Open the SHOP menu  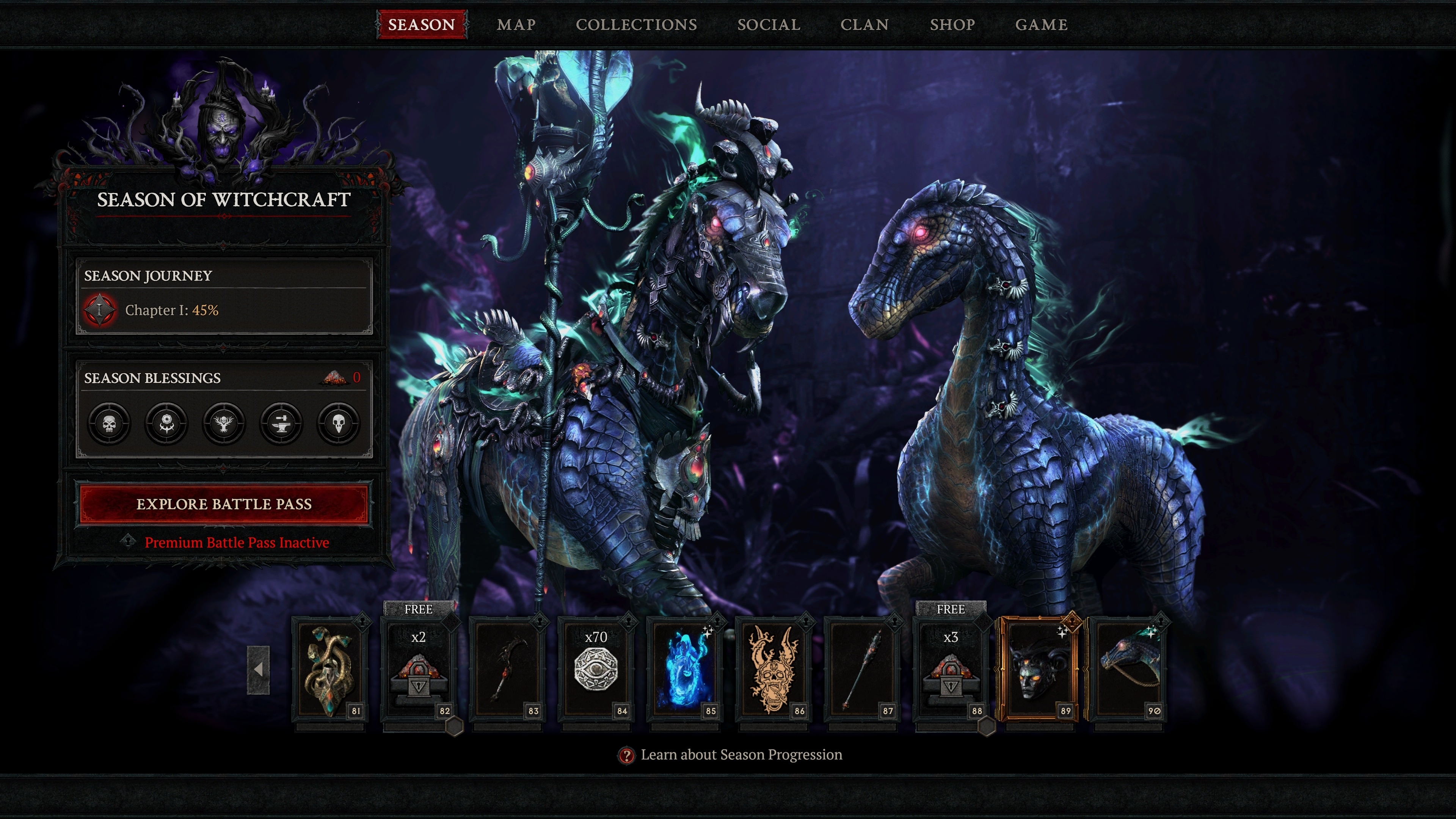point(952,24)
